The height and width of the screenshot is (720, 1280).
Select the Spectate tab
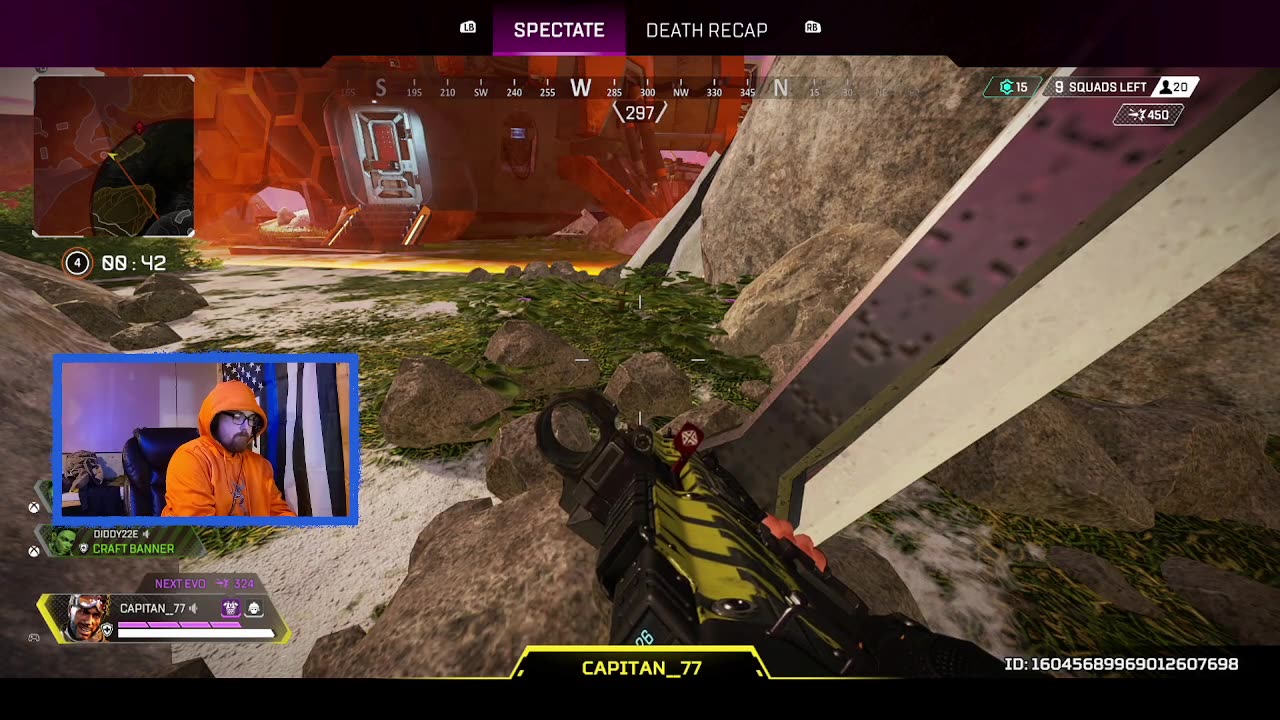coord(558,30)
